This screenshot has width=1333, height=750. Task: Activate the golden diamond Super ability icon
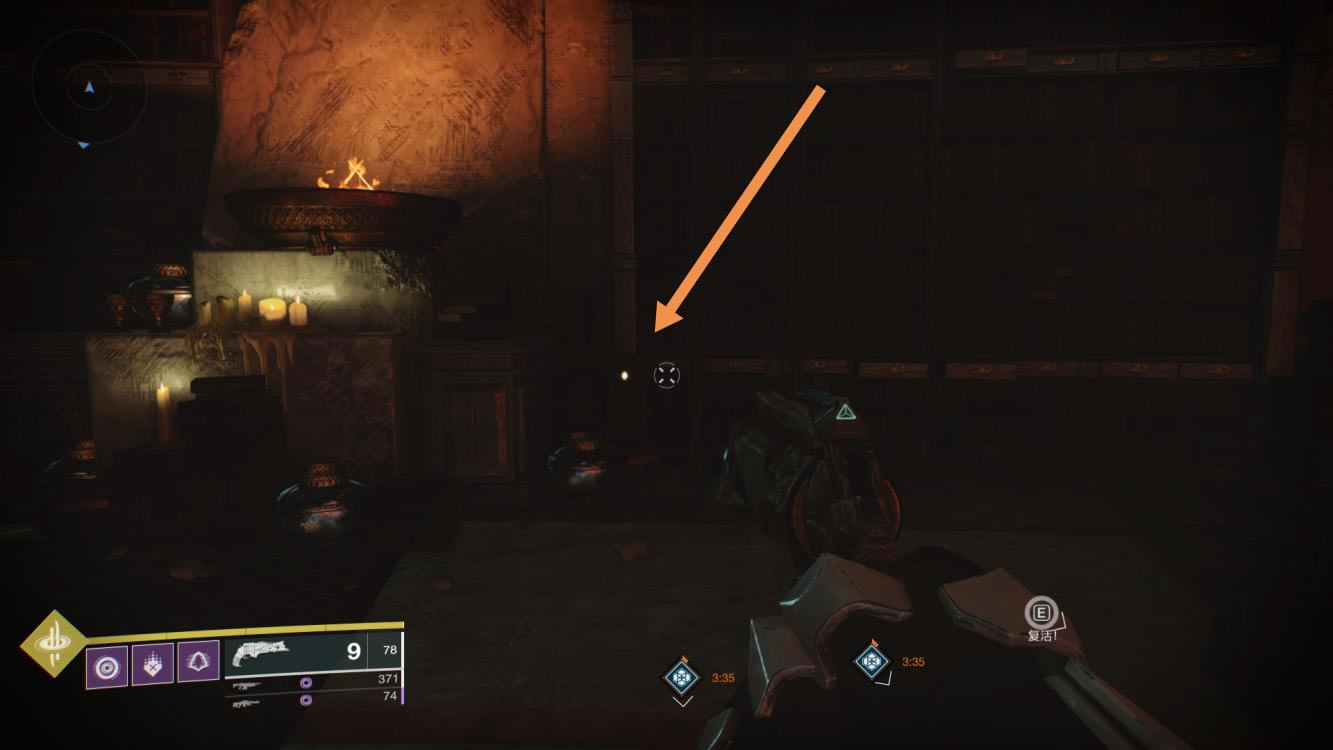[52, 643]
